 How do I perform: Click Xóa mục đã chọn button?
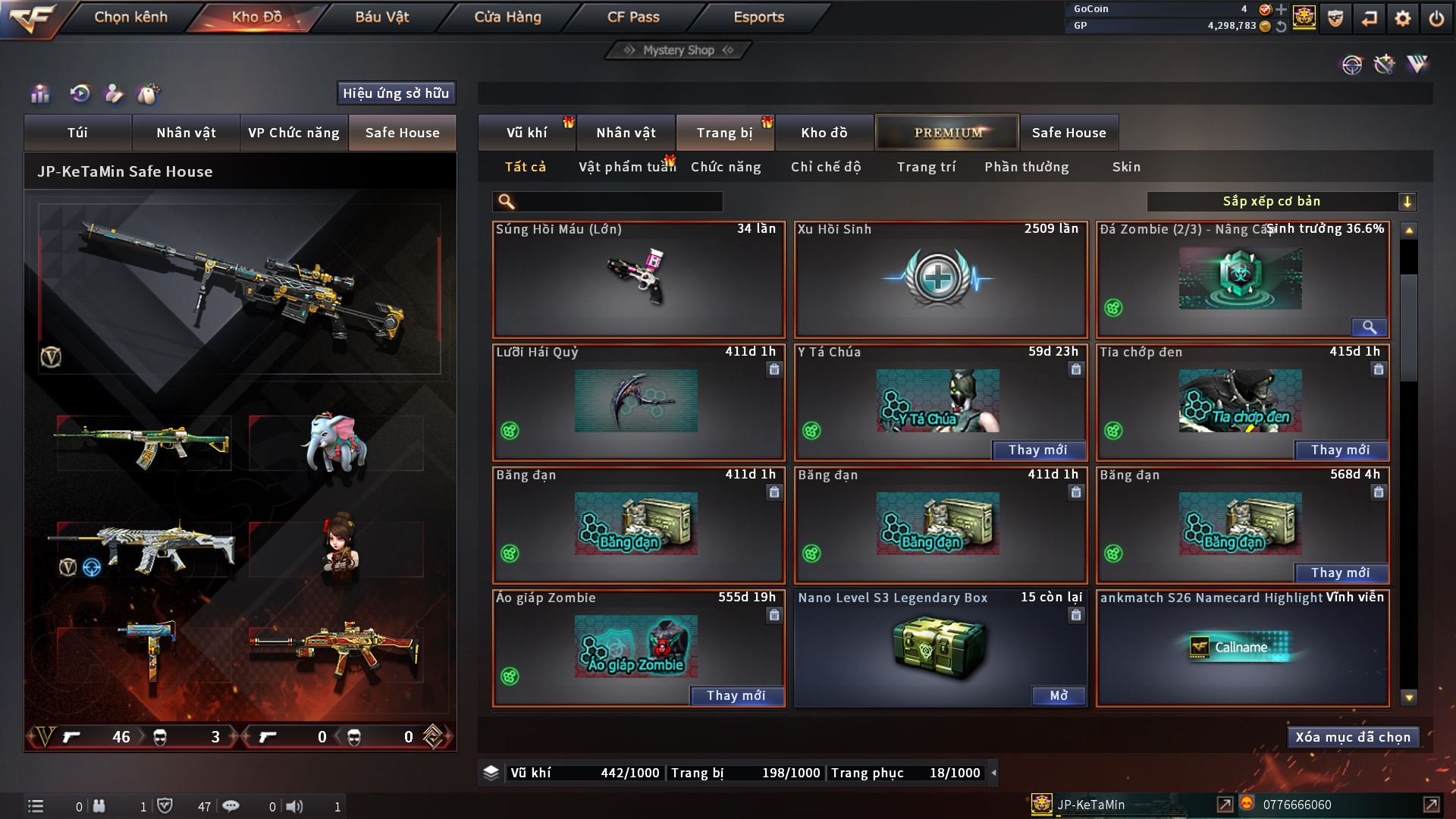tap(1353, 737)
